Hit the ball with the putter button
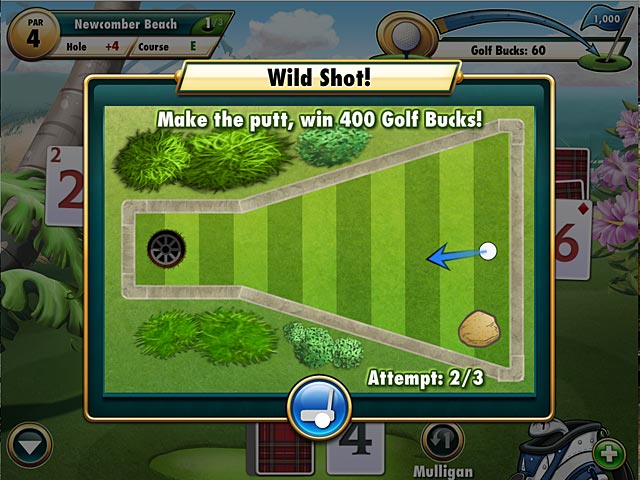Viewport: 640px width, 480px height. click(318, 407)
